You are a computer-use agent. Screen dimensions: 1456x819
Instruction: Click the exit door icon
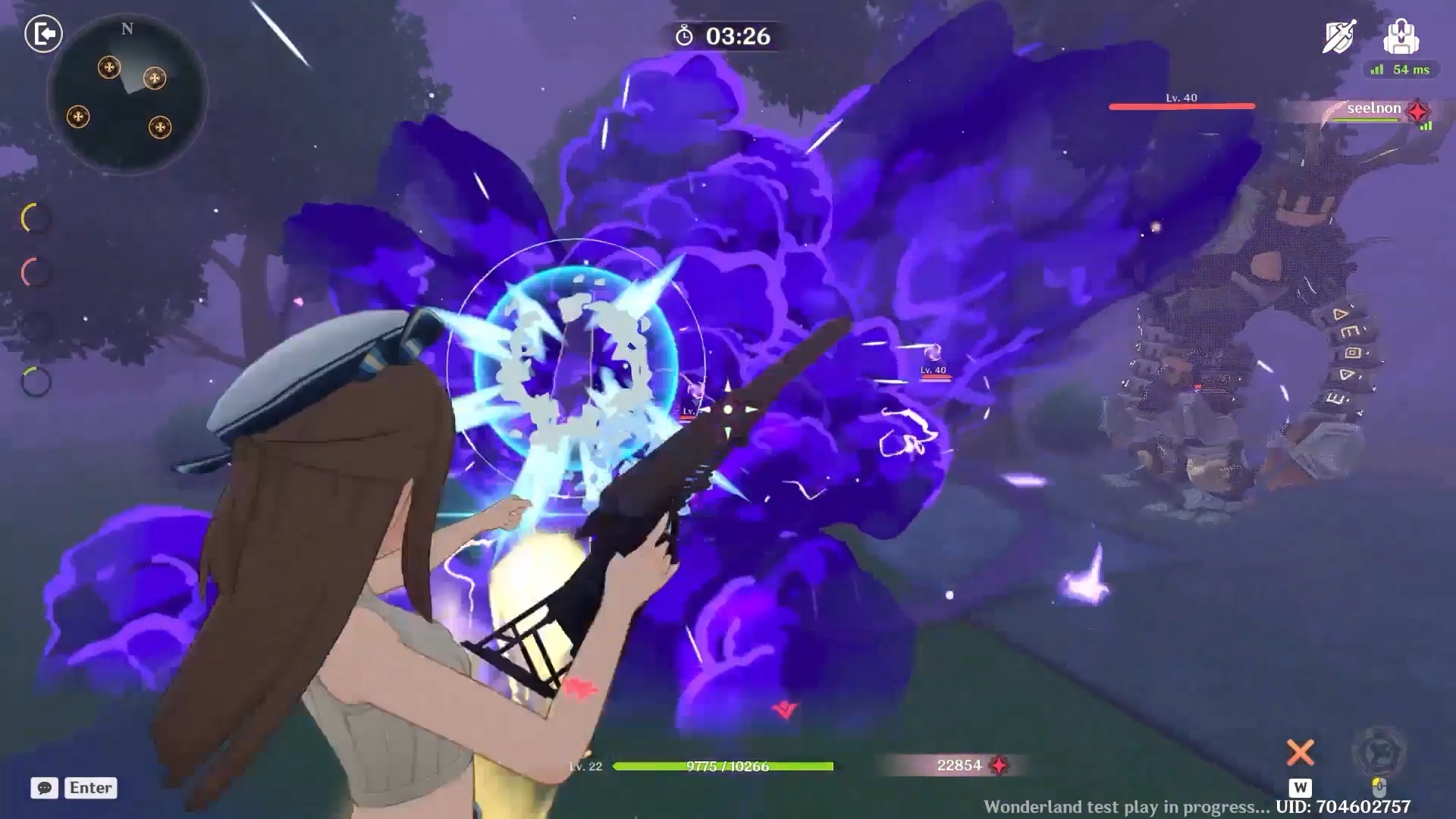click(43, 34)
